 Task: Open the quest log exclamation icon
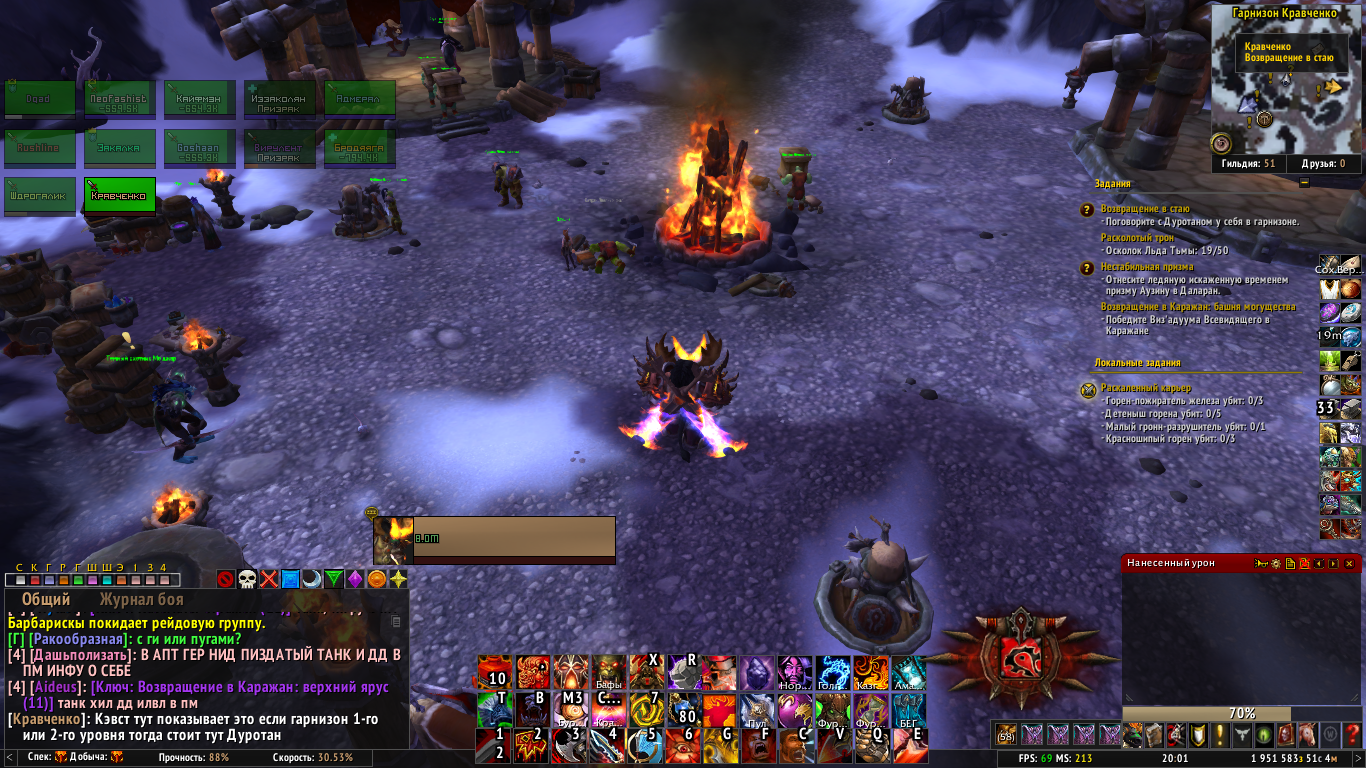[1219, 735]
